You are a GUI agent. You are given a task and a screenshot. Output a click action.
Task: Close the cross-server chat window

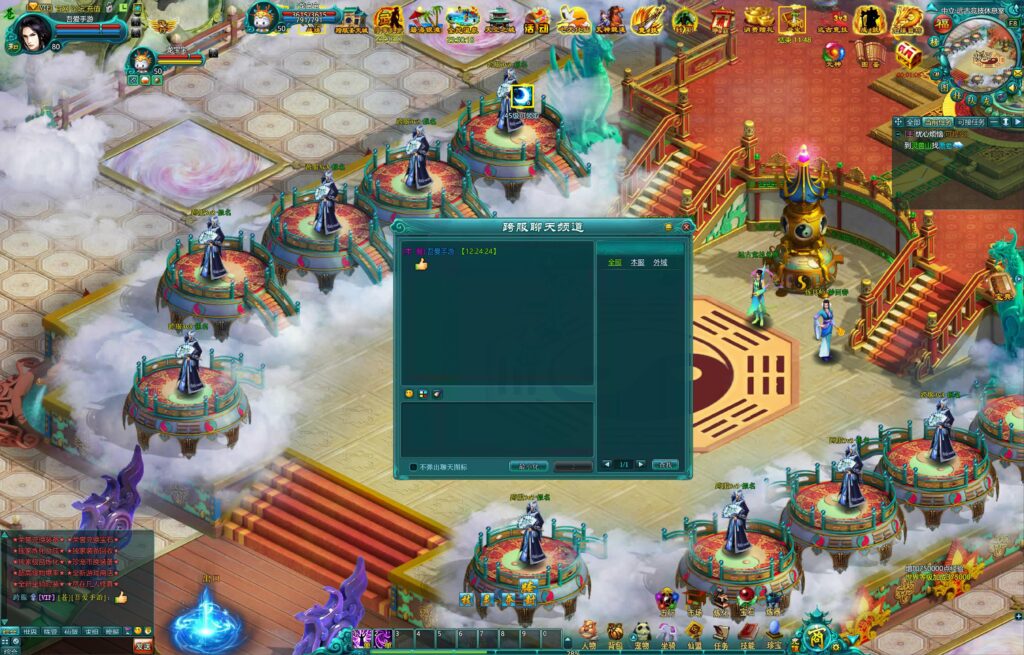(686, 227)
